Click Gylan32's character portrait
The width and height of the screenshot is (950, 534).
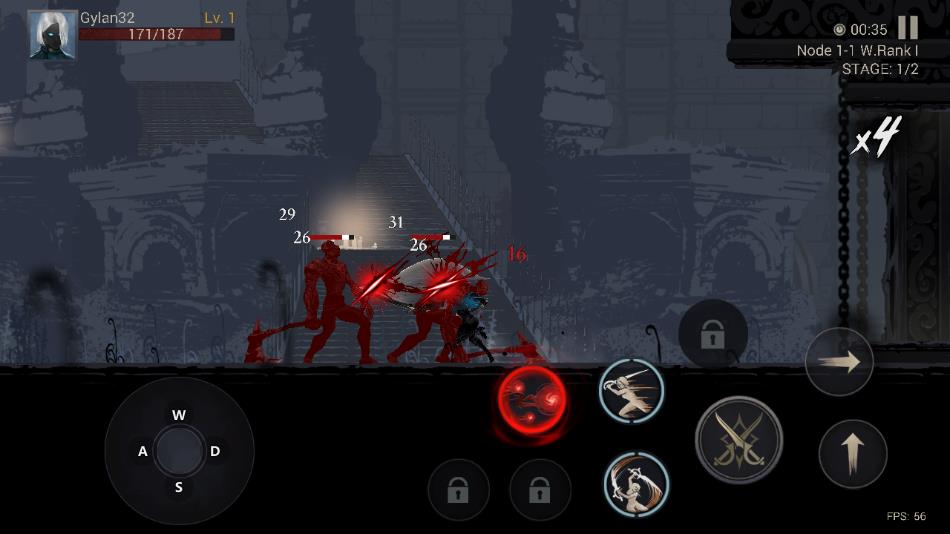(x=52, y=35)
